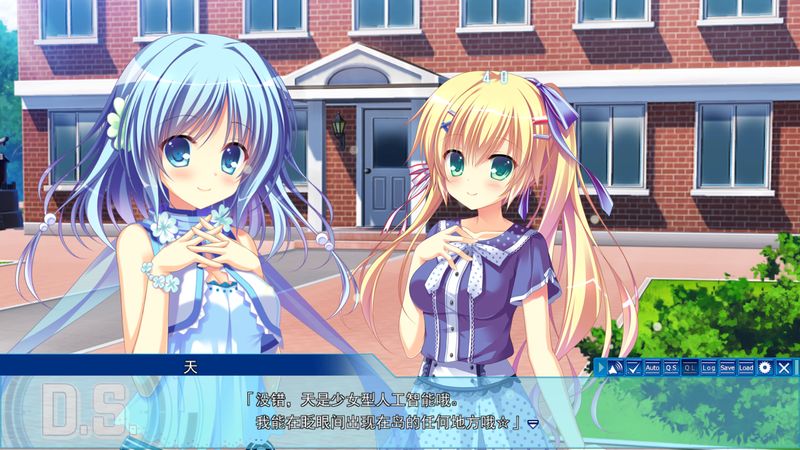Click the voice replay speaker icon
This screenshot has width=800, height=450.
[x=615, y=367]
